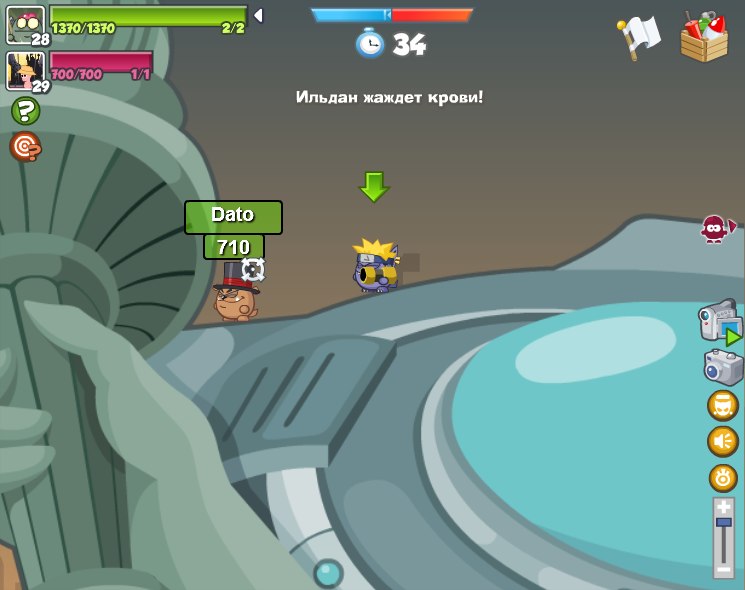Zoom out with the minus button

[723, 568]
